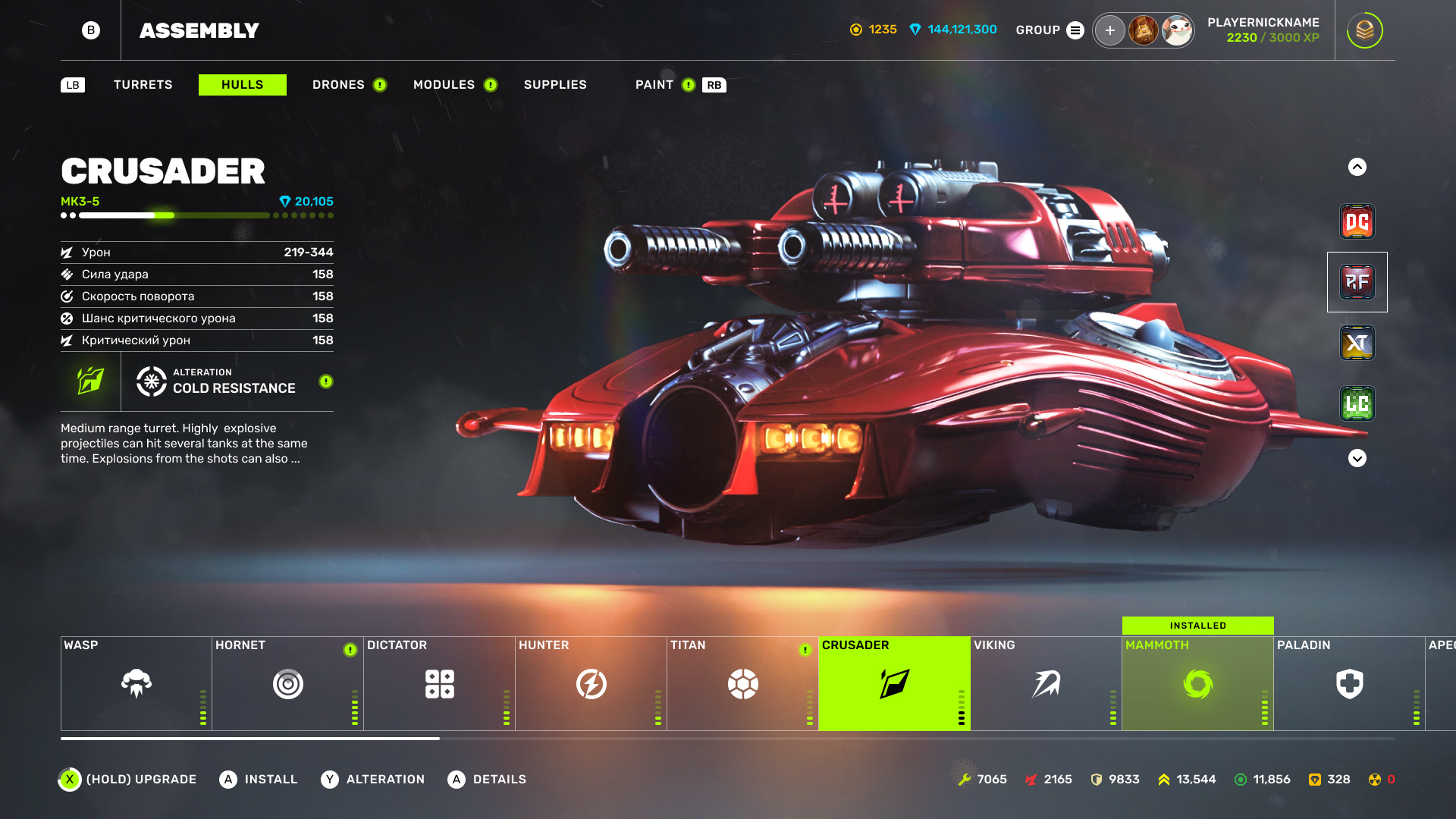1456x819 pixels.
Task: Choose the installed Mammoth hull
Action: (1198, 683)
